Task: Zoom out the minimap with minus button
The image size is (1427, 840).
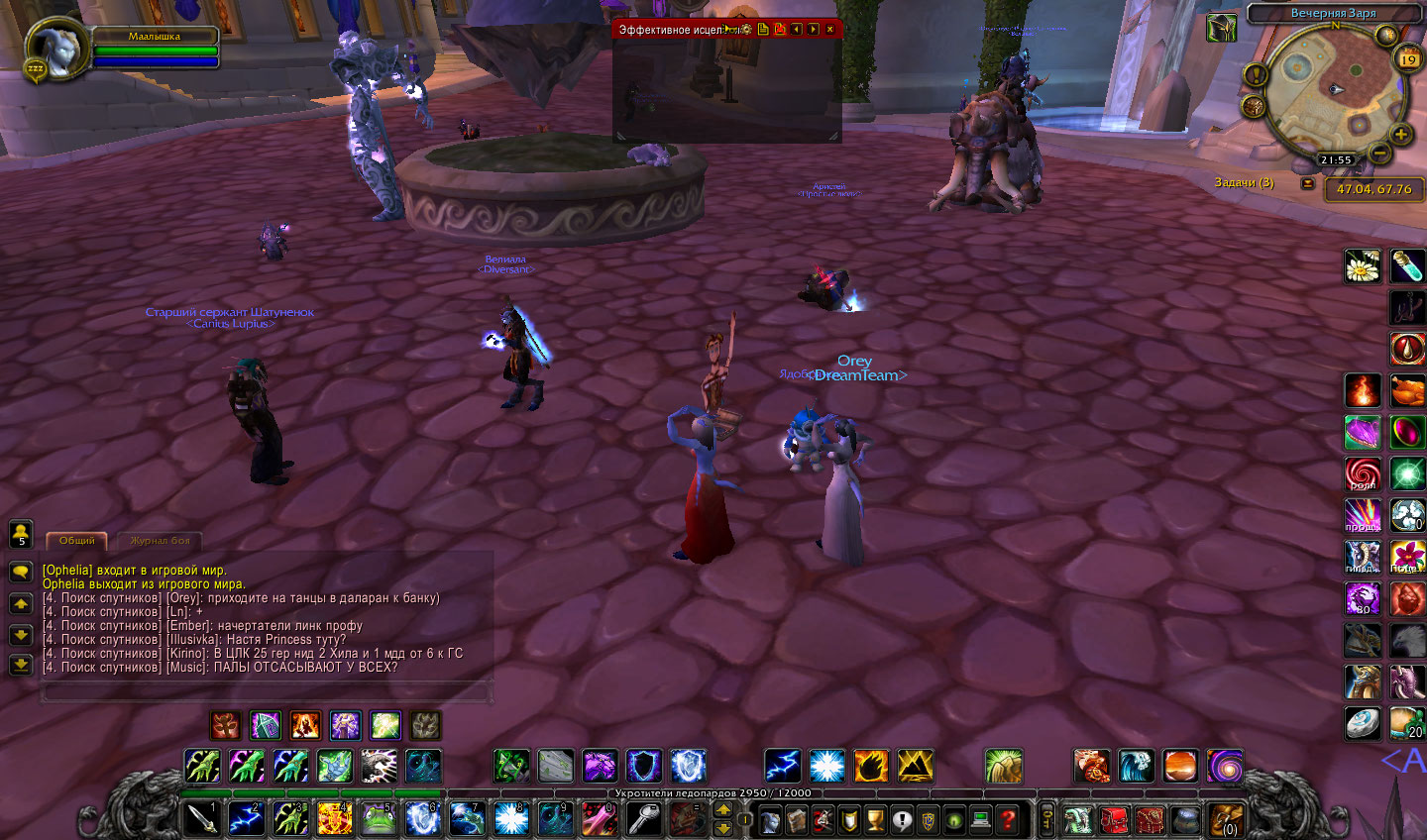Action: click(1378, 153)
